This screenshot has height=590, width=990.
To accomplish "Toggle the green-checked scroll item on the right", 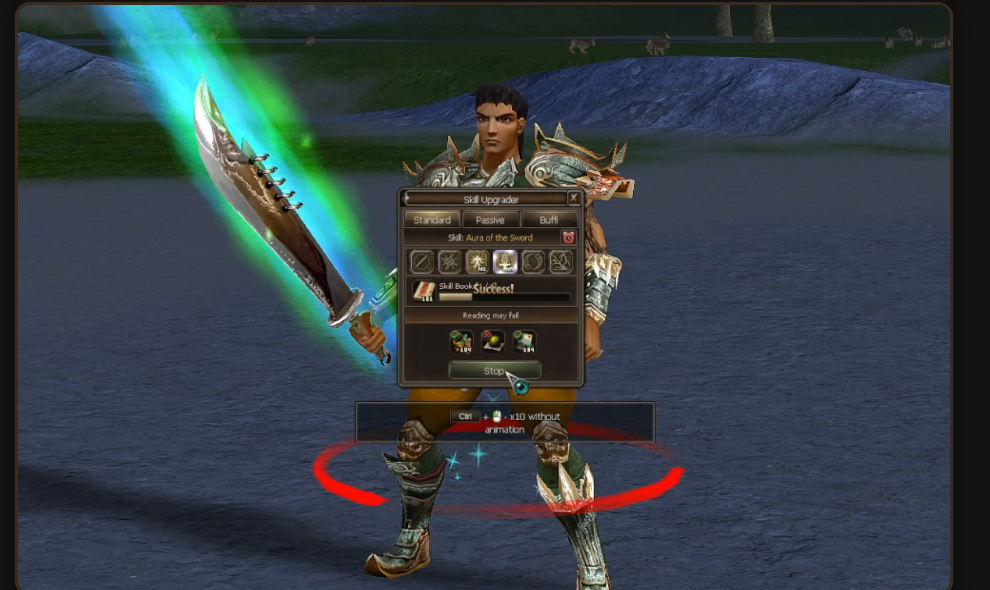I will click(524, 342).
